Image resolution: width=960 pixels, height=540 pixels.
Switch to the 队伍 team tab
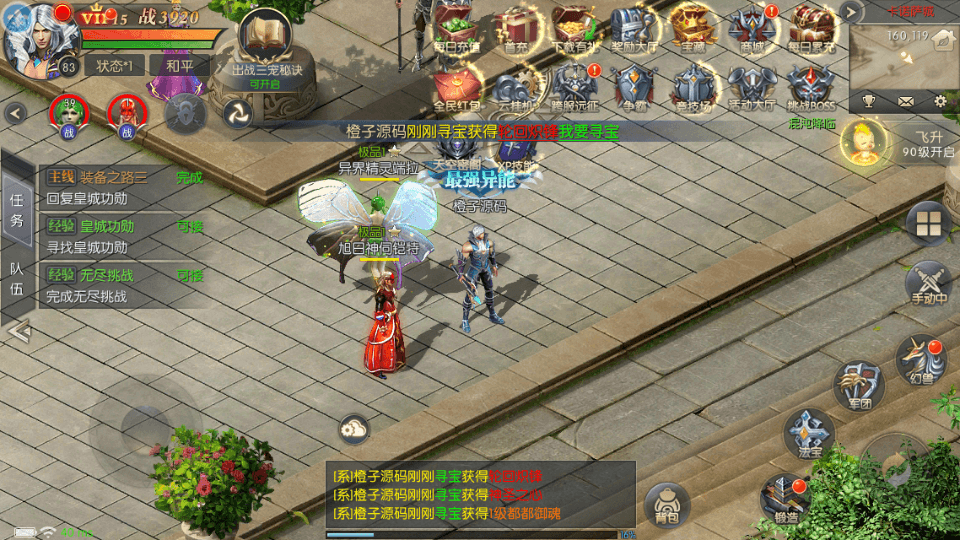pyautogui.click(x=17, y=279)
